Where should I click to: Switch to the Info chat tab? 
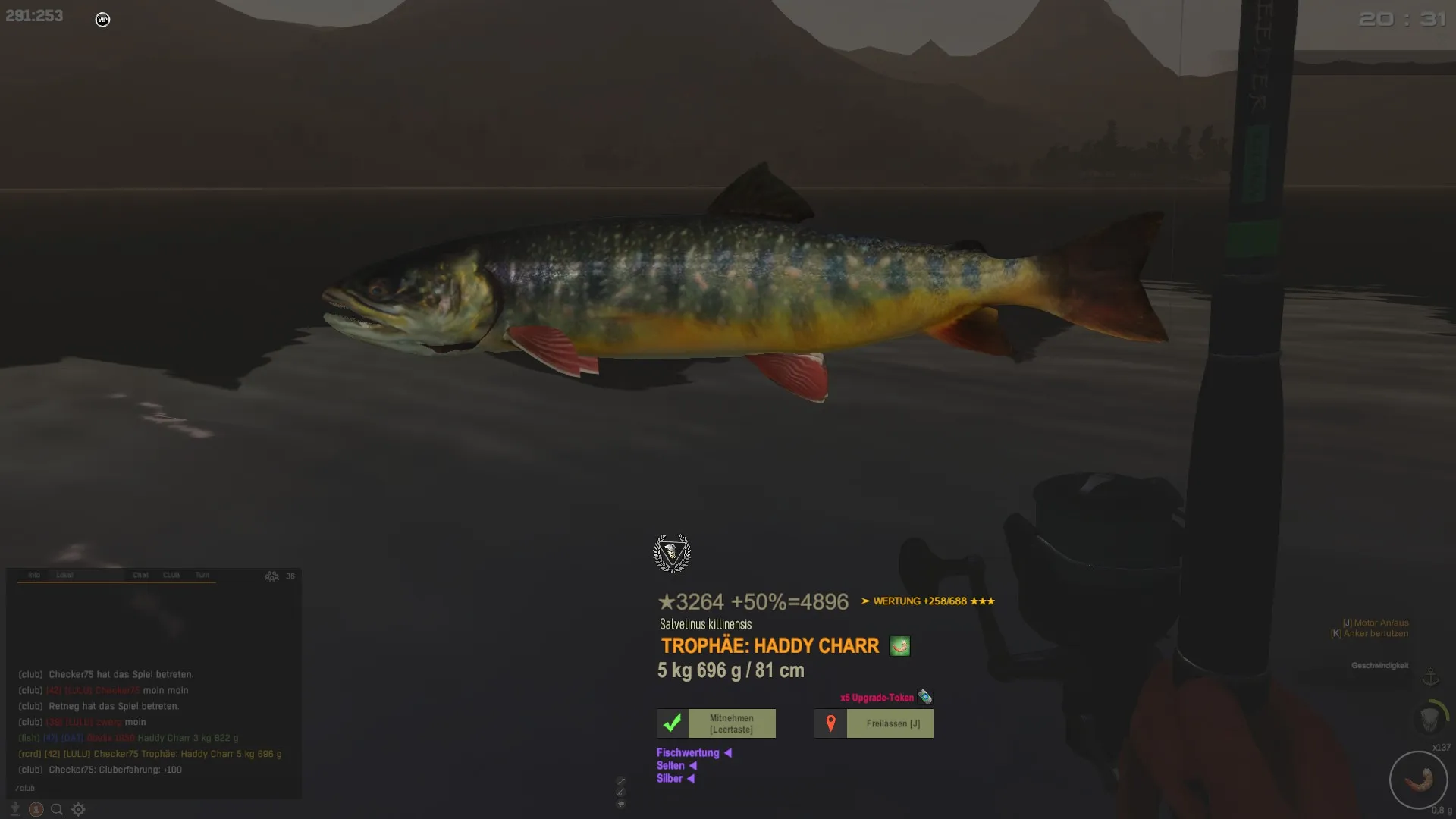[x=34, y=575]
